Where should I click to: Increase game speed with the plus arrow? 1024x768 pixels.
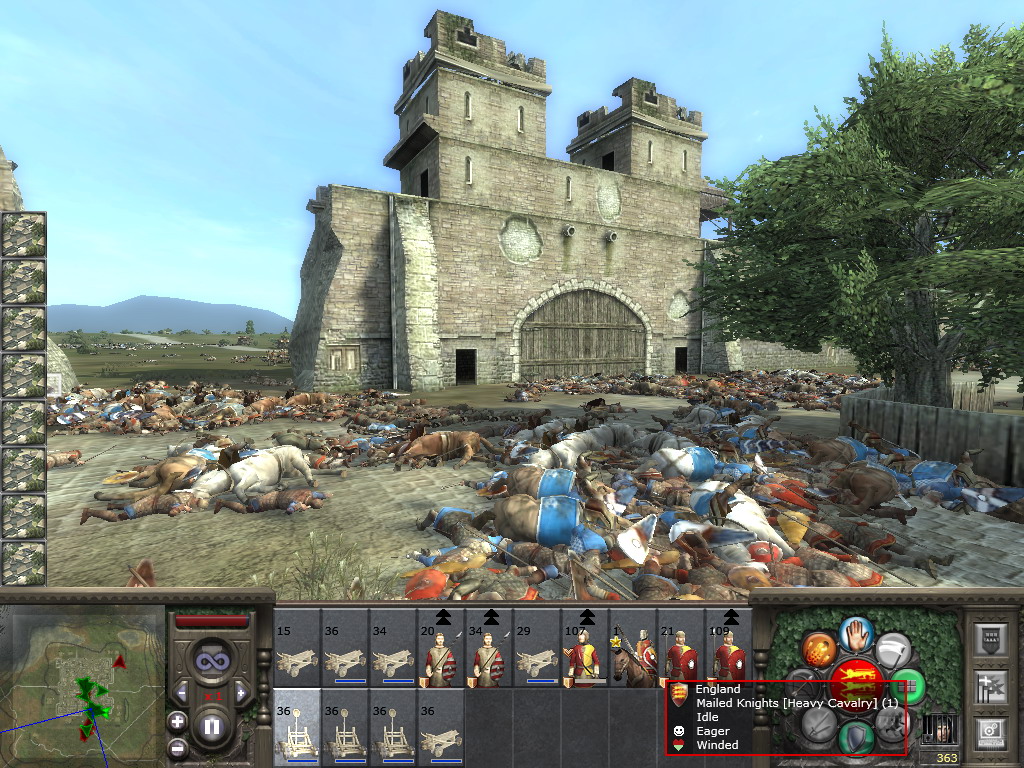(240, 693)
